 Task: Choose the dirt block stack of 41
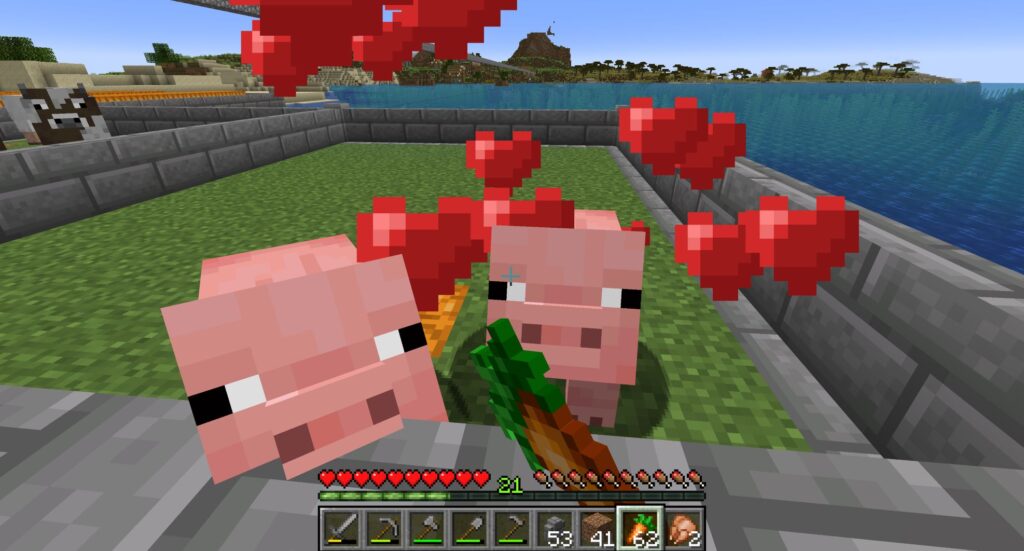[597, 527]
